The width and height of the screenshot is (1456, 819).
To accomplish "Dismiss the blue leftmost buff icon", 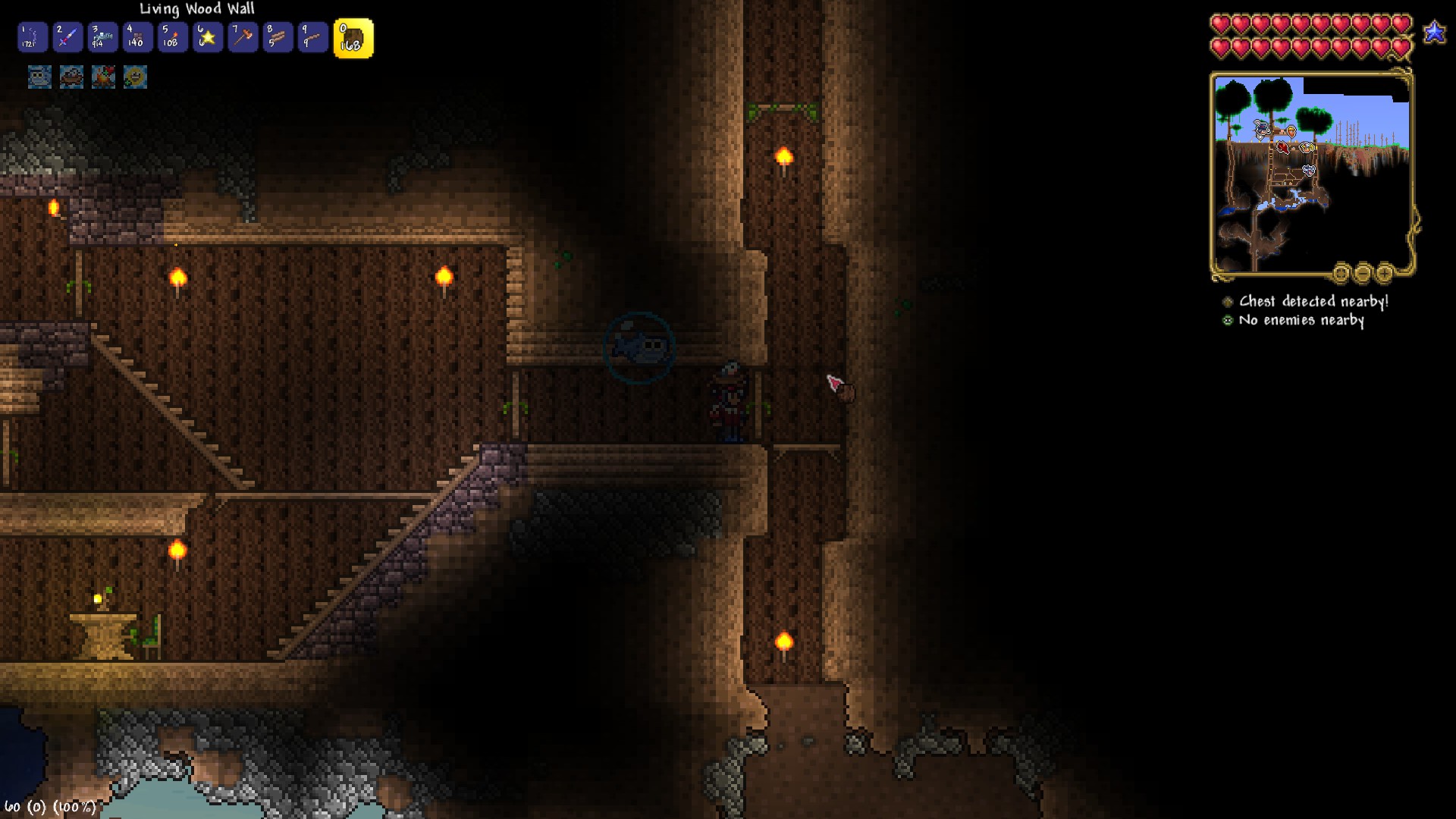I will point(39,77).
